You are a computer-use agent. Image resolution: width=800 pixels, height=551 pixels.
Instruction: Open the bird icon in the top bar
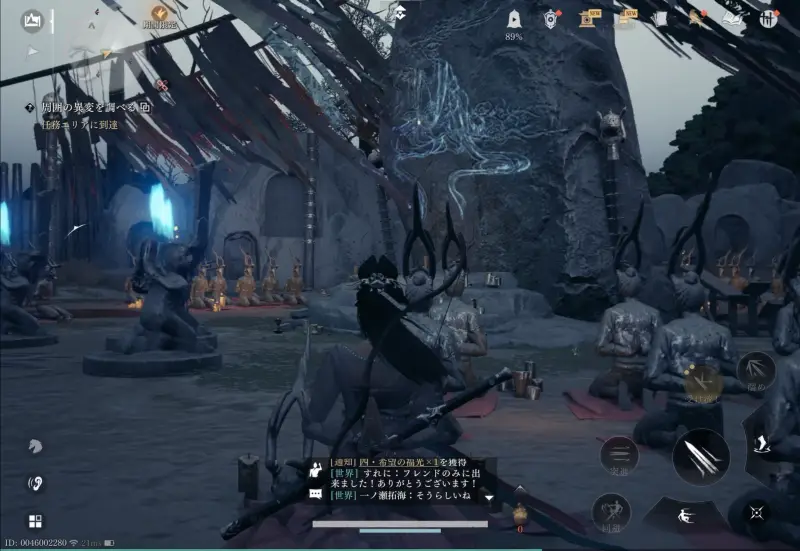pos(694,19)
